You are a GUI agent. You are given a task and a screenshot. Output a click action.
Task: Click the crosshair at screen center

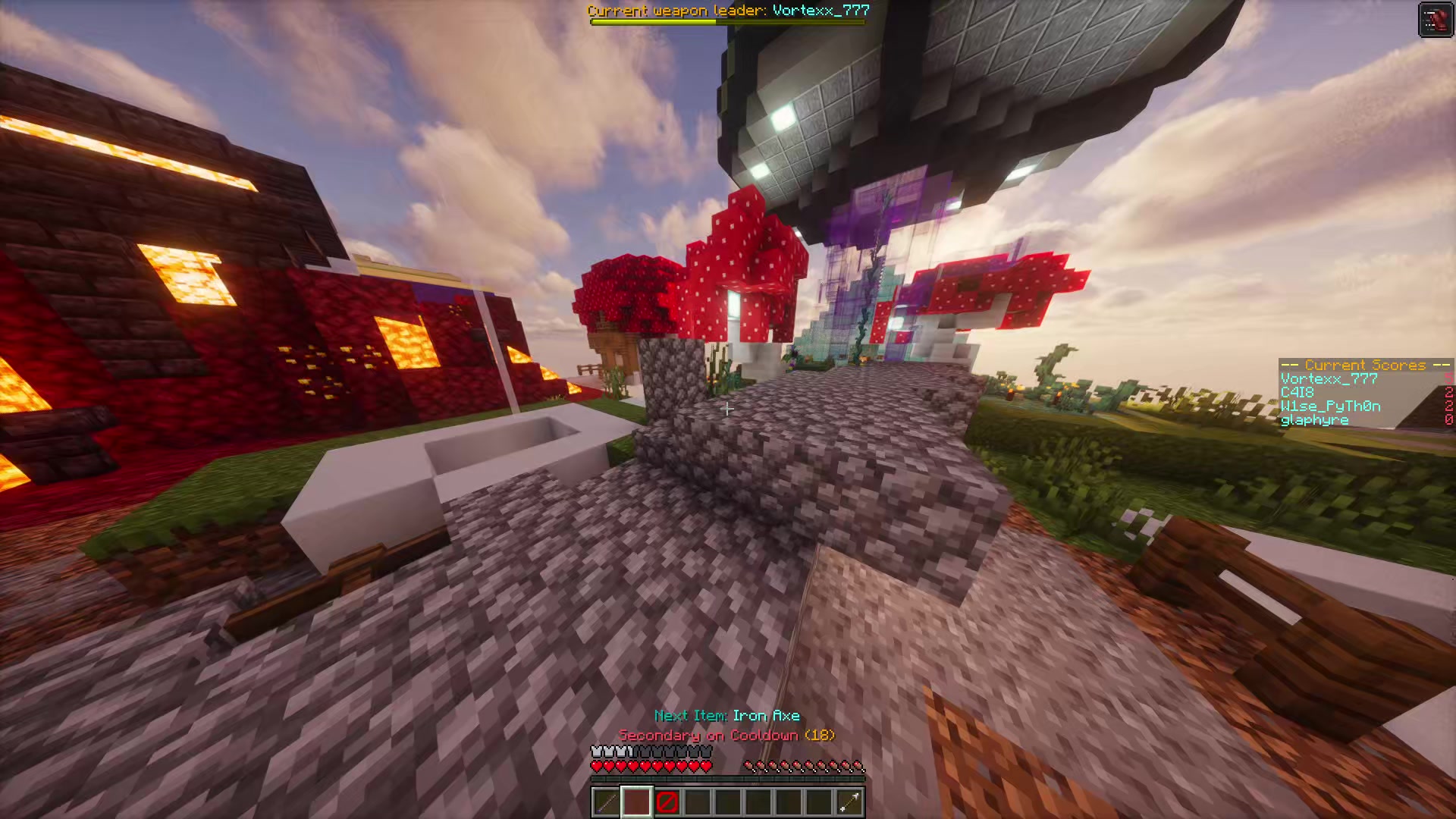(727, 409)
